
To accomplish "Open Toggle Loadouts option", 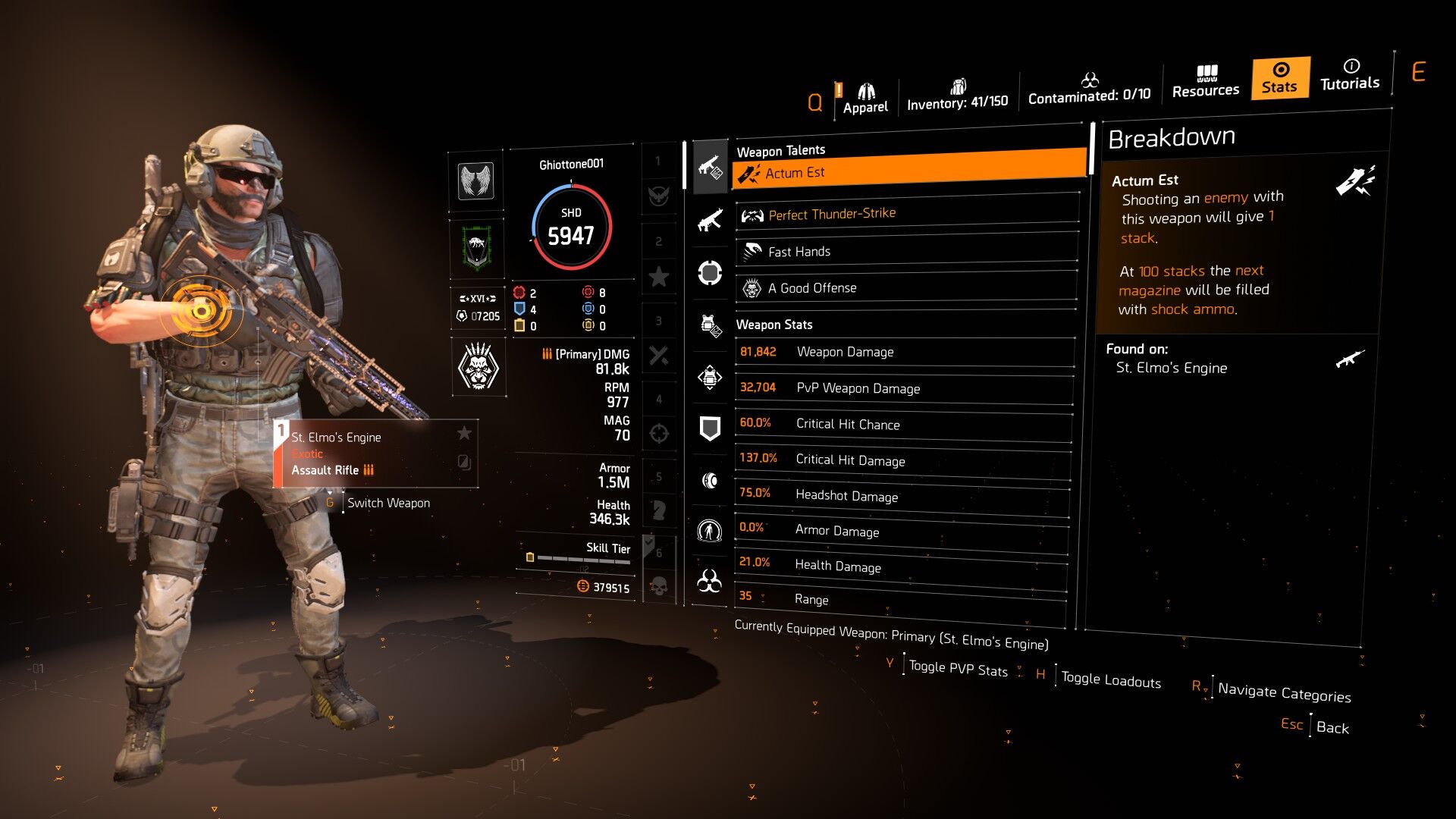I will pos(1110,679).
